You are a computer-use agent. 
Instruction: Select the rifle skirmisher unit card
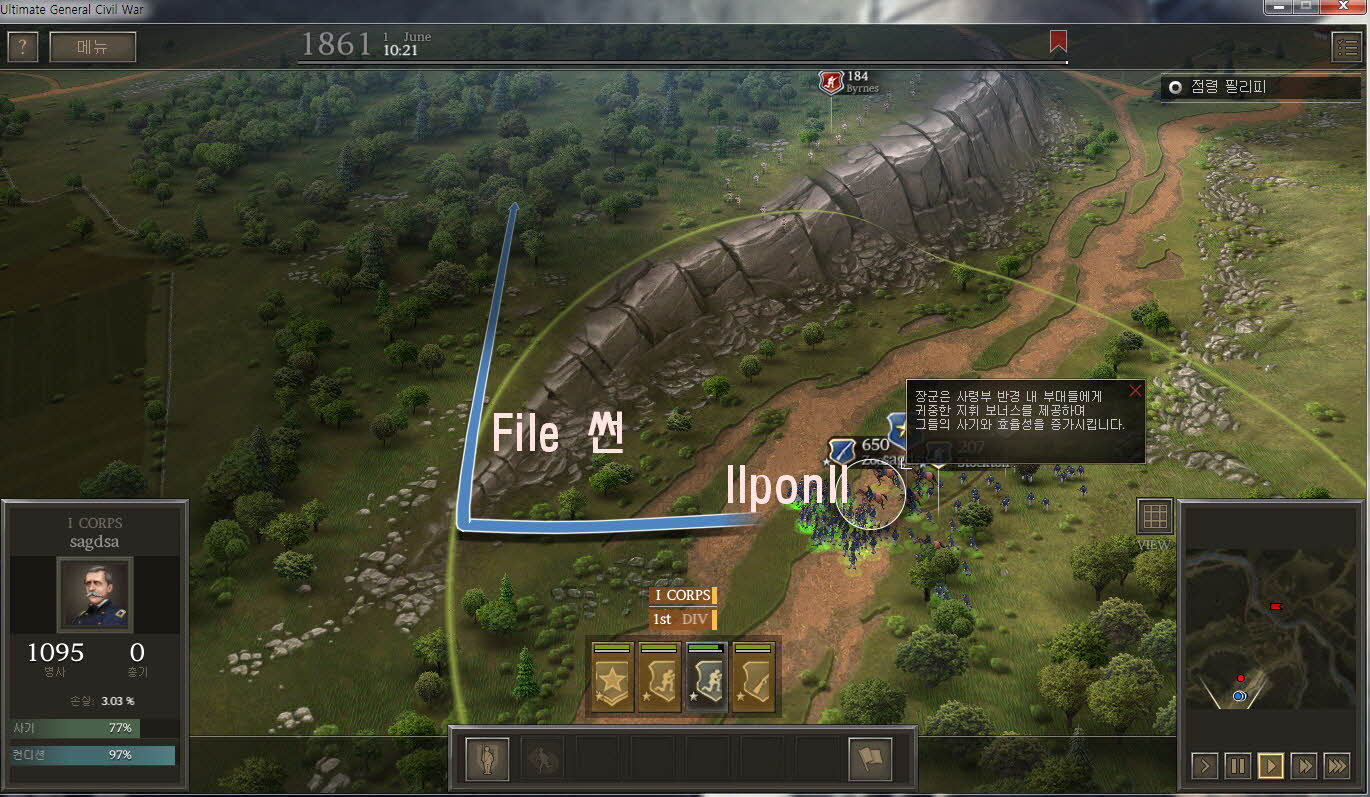(x=754, y=677)
